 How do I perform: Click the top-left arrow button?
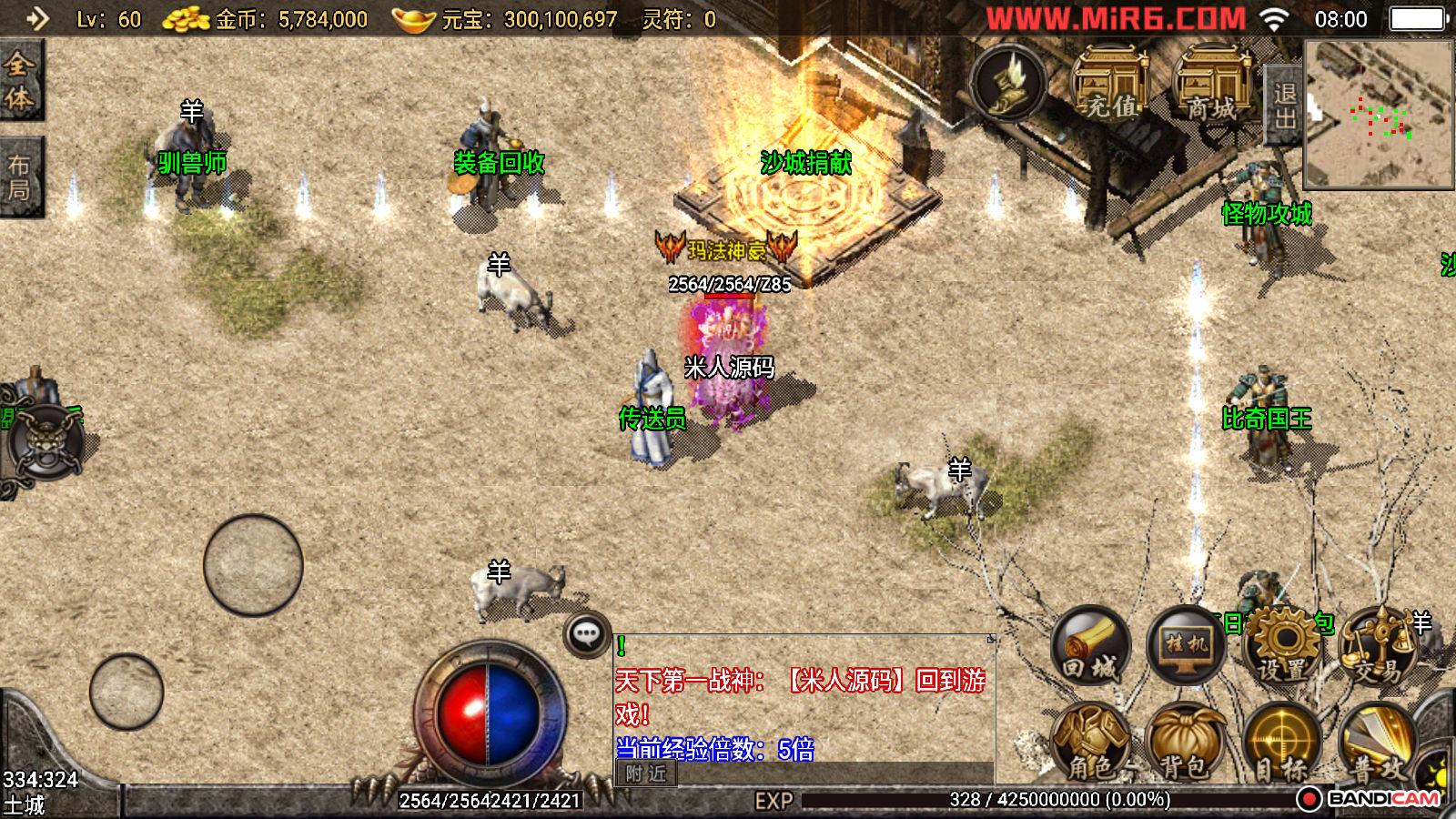point(37,18)
